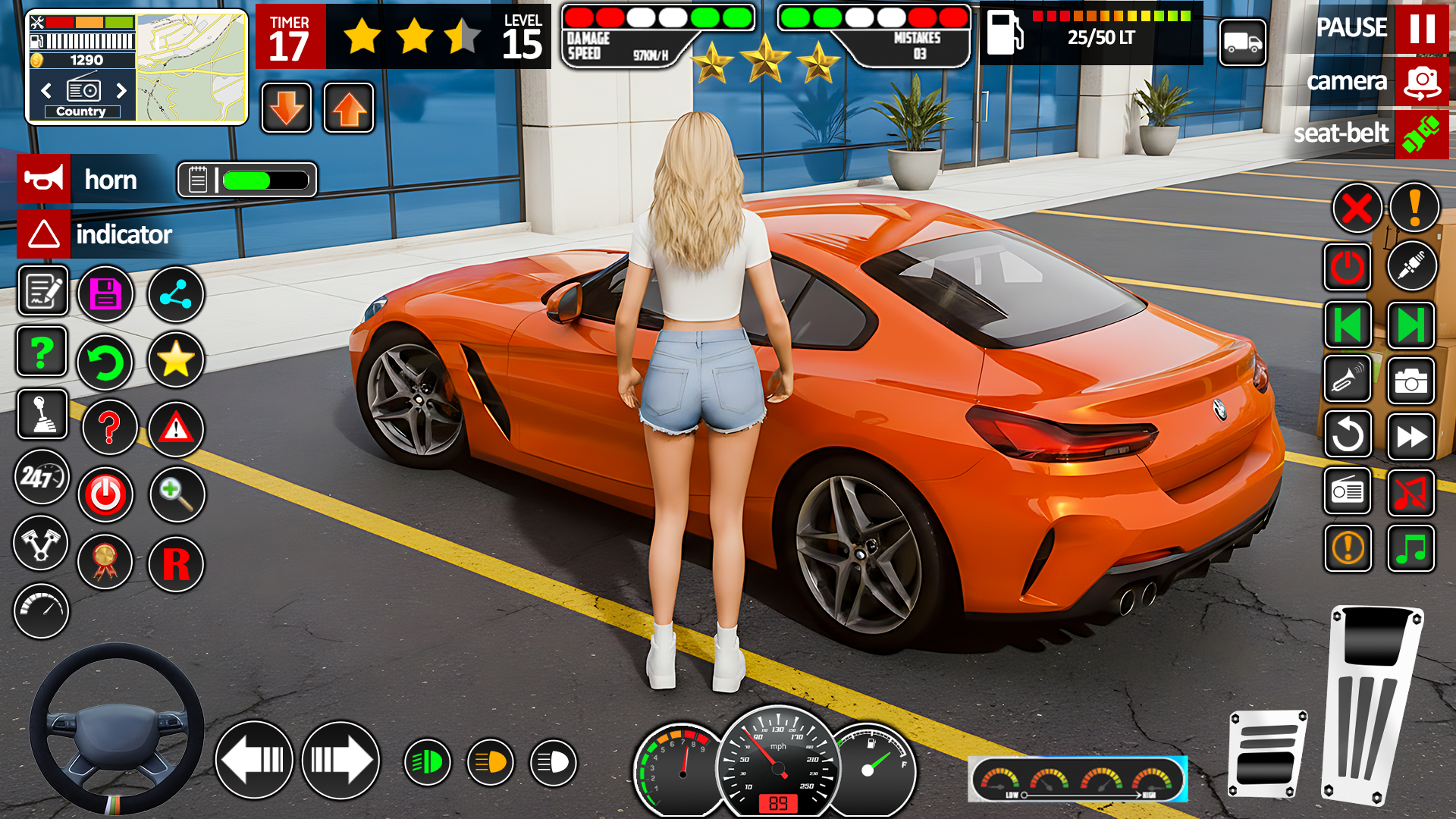Pause the game with the PAUSE button
The height and width of the screenshot is (819, 1456).
click(x=1421, y=29)
